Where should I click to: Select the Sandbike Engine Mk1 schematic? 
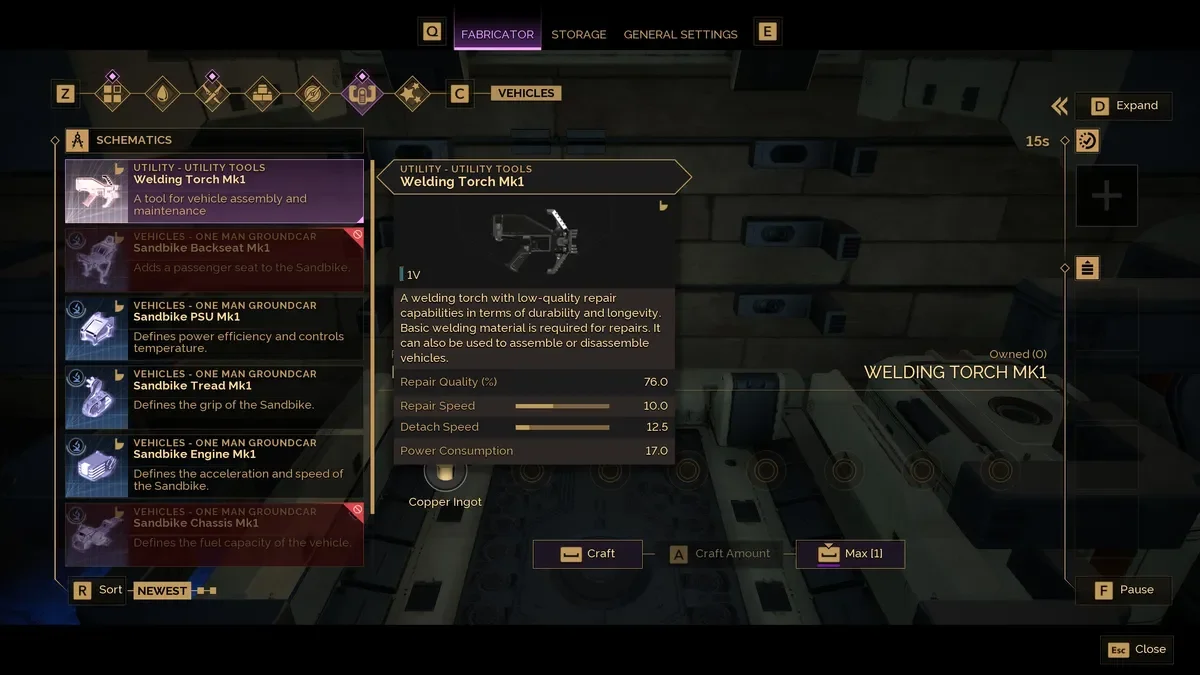[x=214, y=466]
